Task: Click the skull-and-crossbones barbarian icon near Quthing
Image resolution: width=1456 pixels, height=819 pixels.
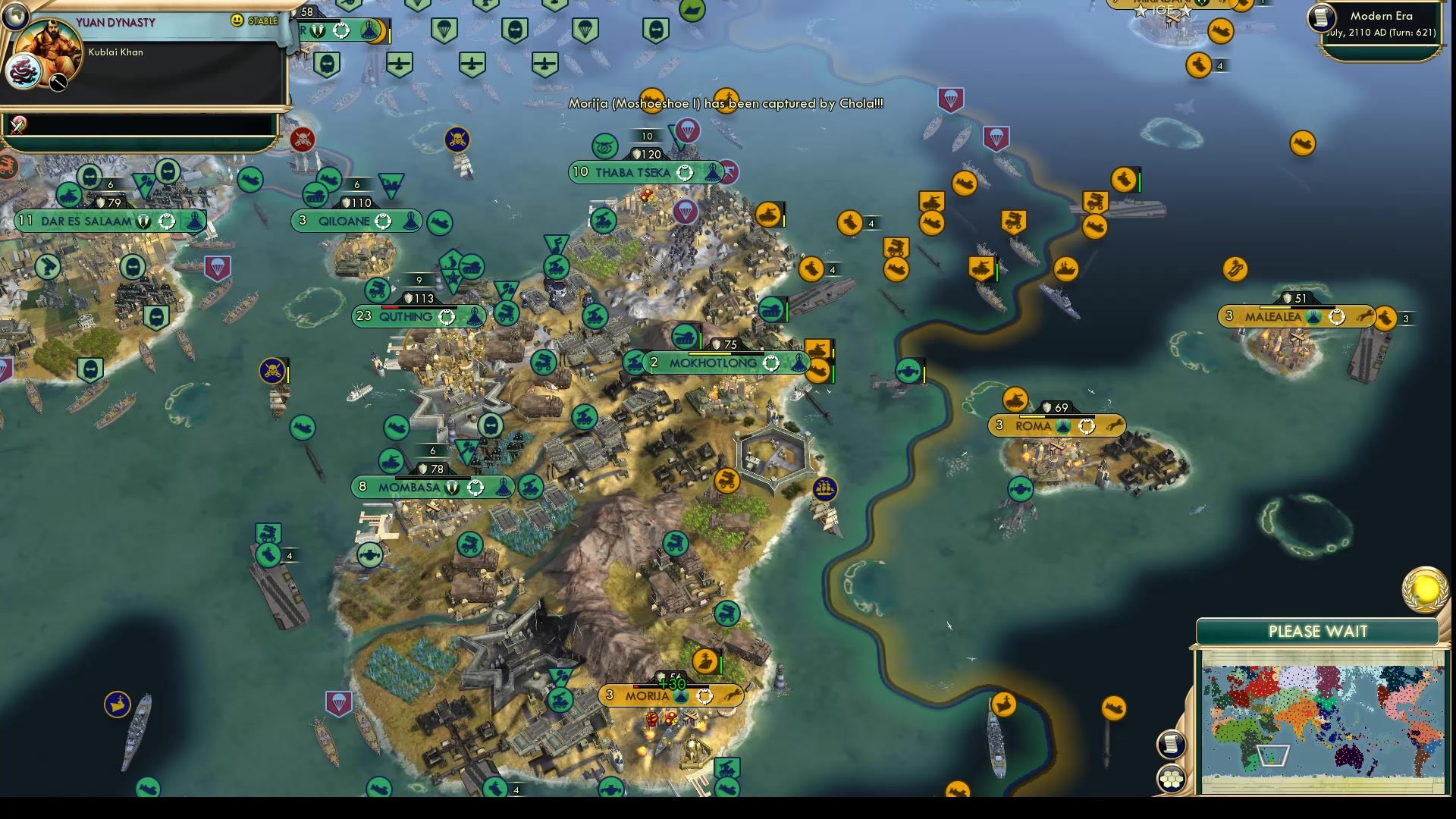Action: coord(271,372)
